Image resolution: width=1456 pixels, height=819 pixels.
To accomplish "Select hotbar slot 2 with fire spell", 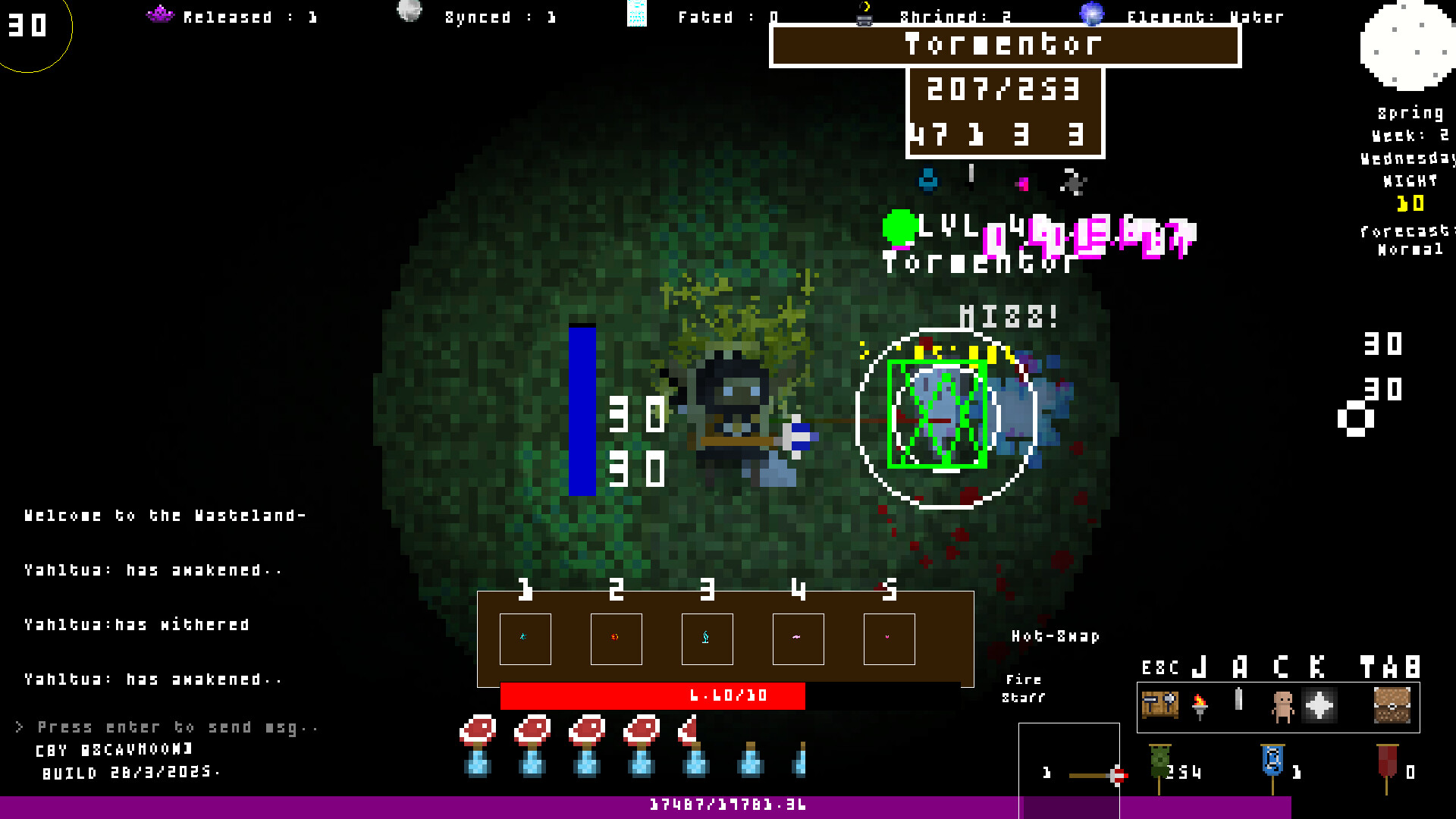I will coord(617,638).
